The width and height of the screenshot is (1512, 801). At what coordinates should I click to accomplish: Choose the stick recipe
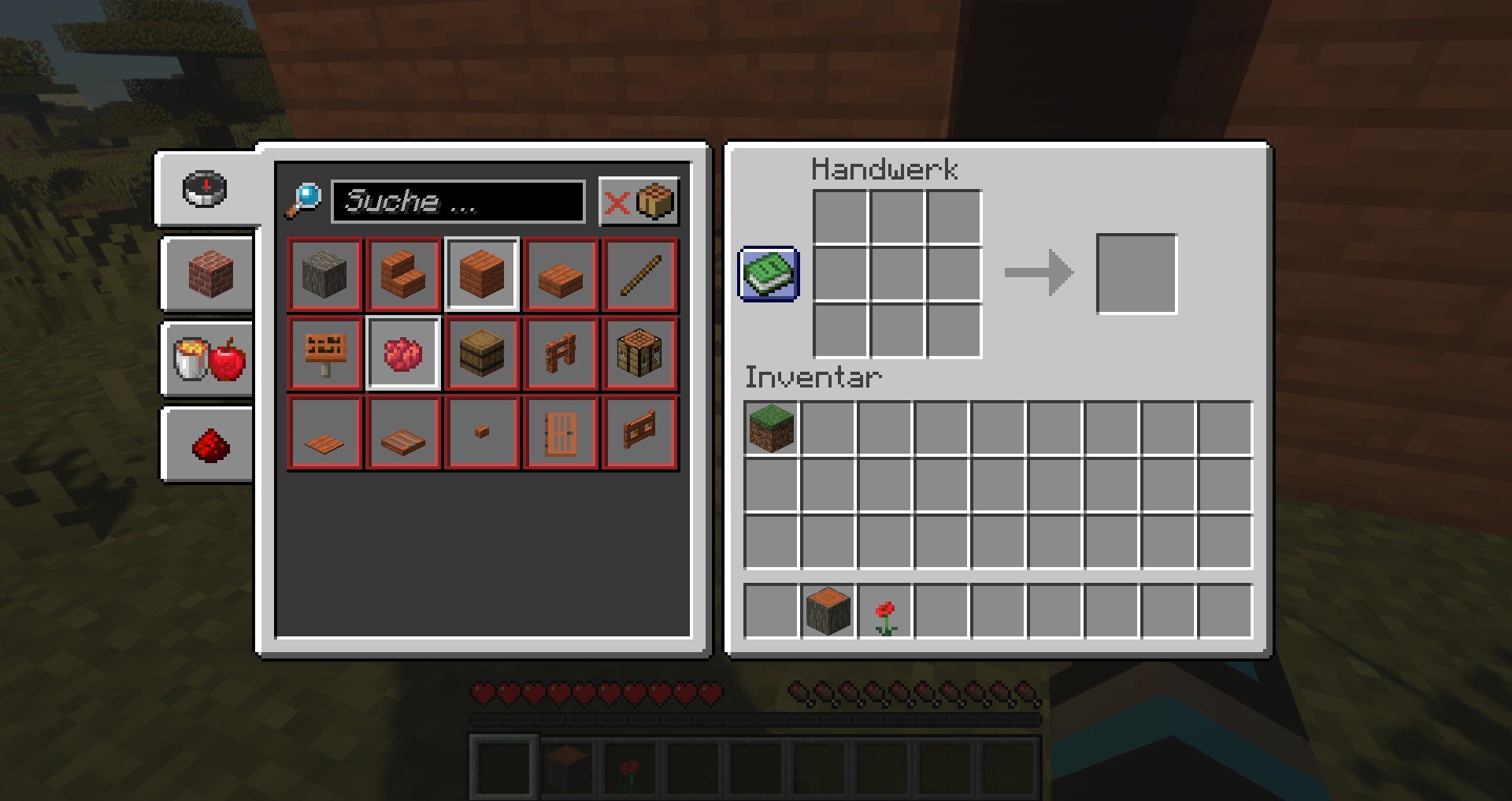(639, 275)
